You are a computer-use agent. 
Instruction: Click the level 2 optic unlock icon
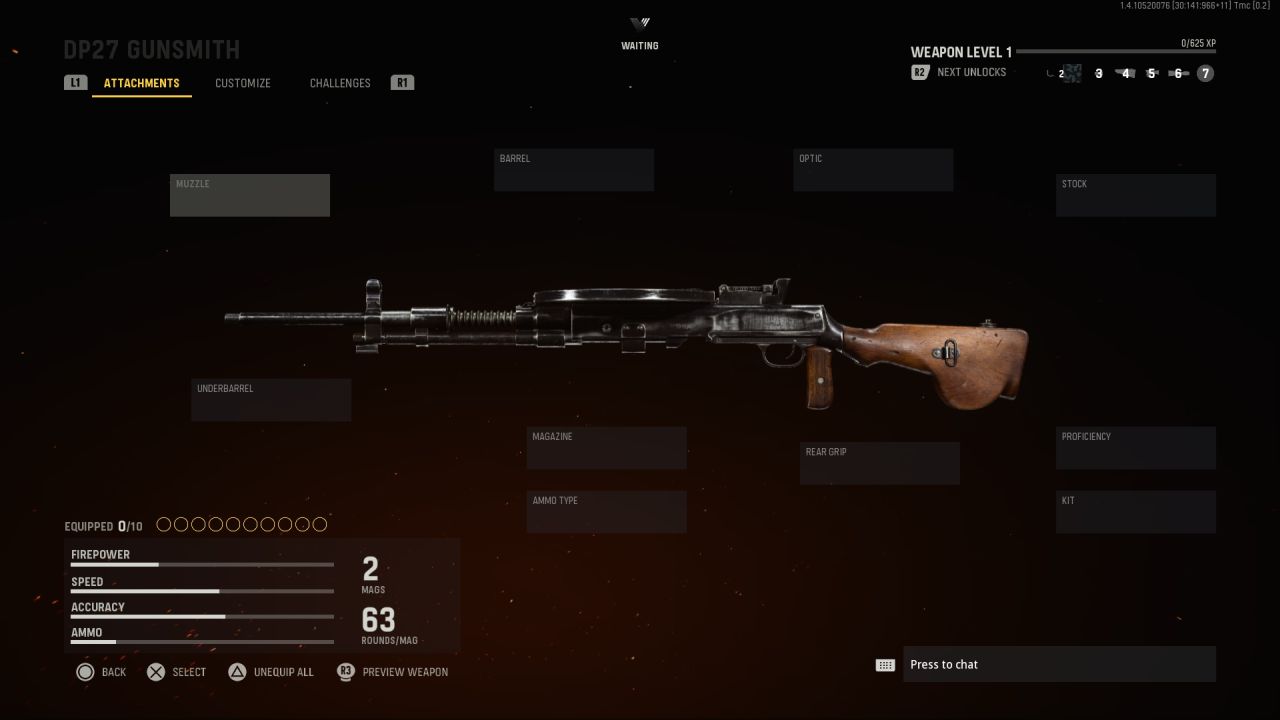[x=1072, y=73]
